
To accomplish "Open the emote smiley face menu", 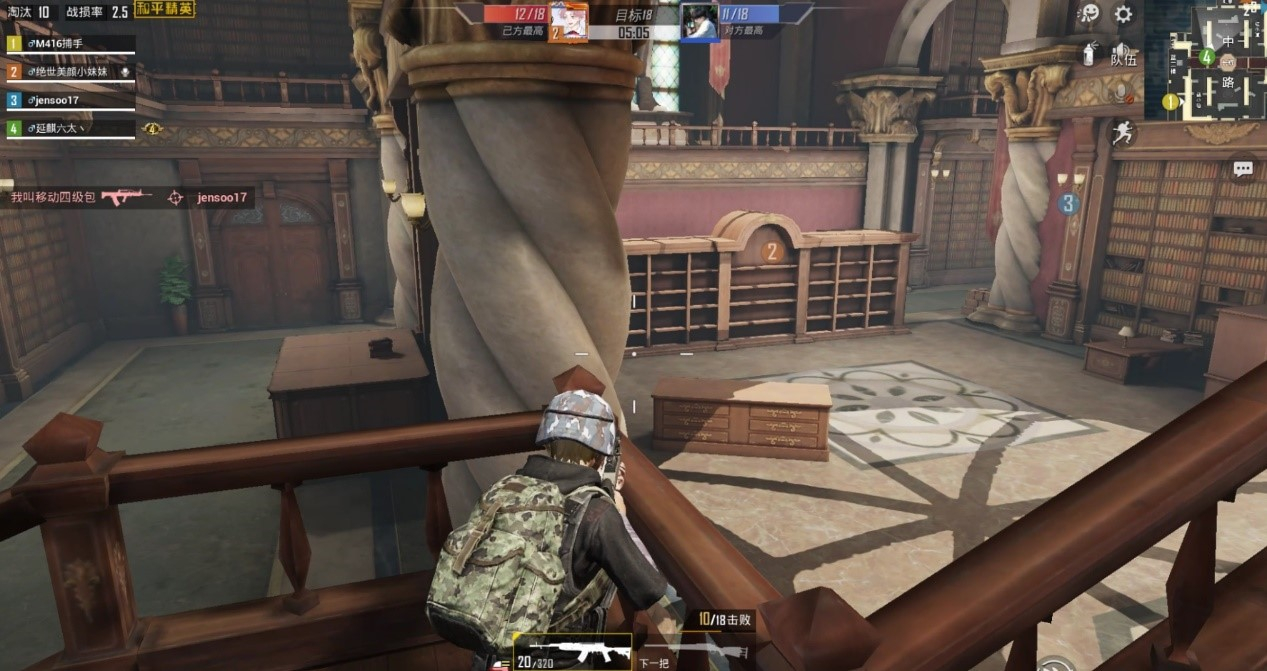I will coord(1089,13).
